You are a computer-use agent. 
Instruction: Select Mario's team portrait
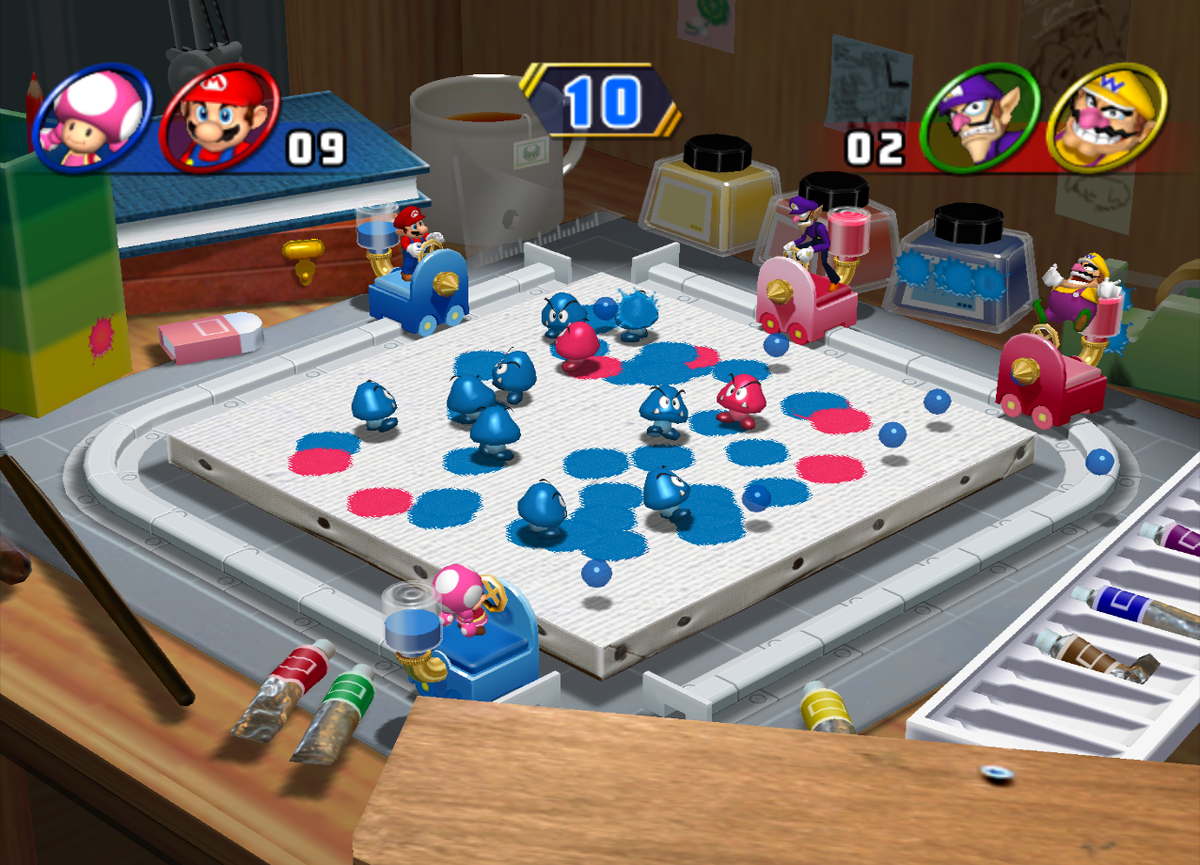pyautogui.click(x=219, y=119)
